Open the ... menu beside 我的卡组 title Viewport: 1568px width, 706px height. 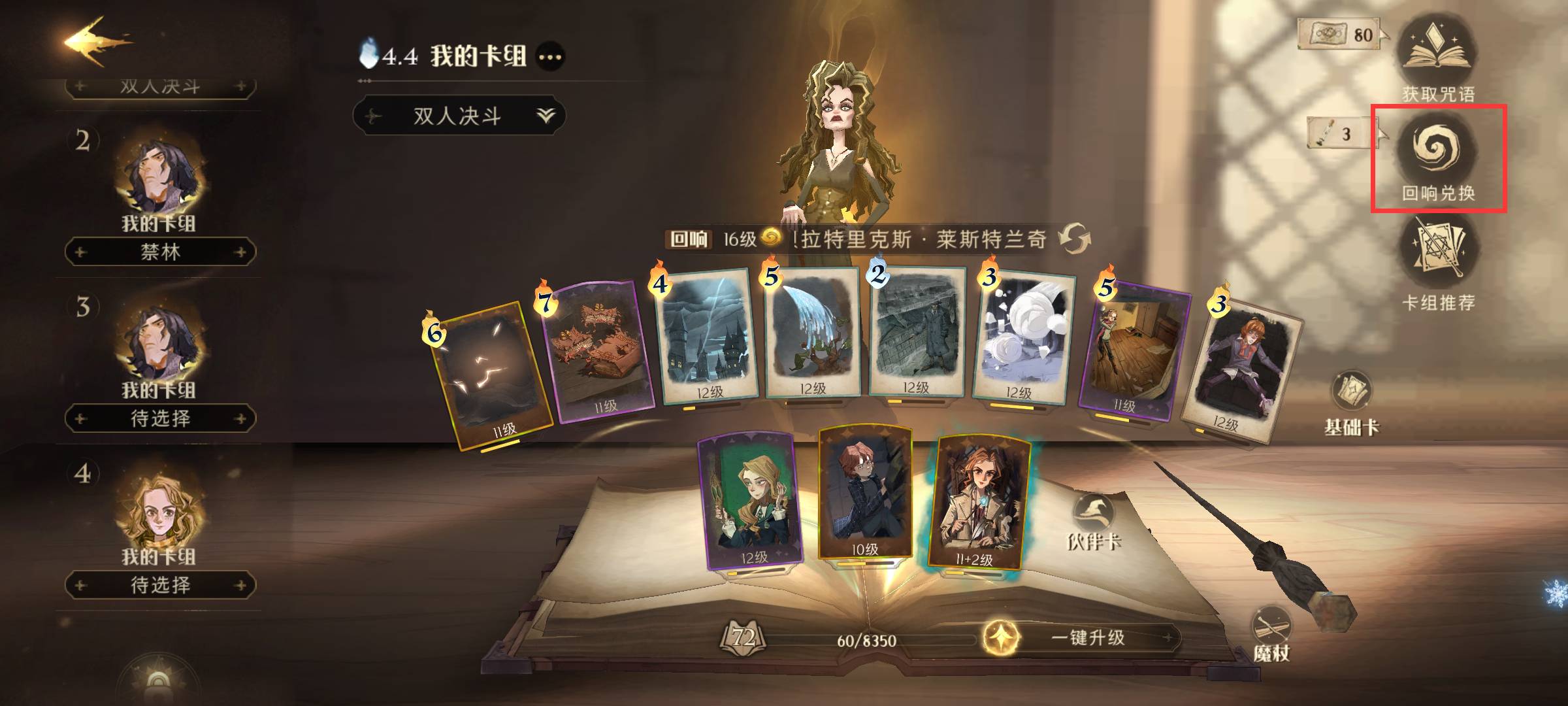(549, 56)
